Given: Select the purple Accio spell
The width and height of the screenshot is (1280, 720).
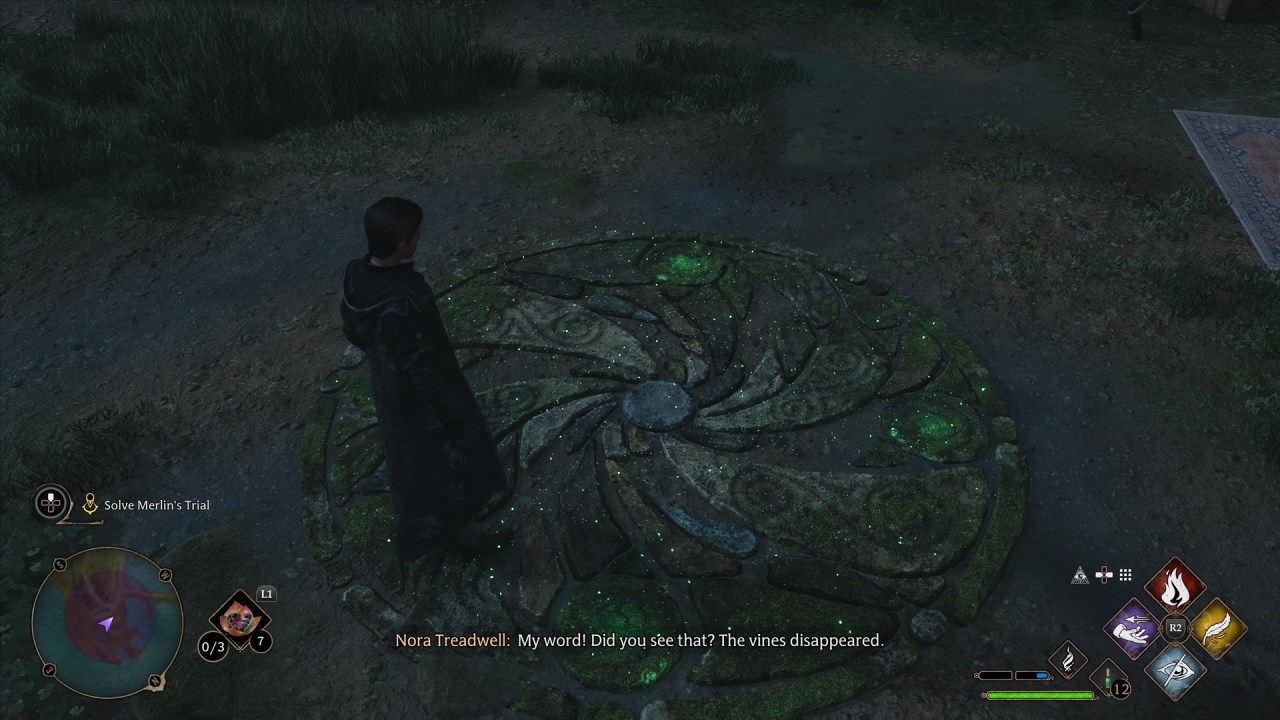Looking at the screenshot, I should (1131, 628).
